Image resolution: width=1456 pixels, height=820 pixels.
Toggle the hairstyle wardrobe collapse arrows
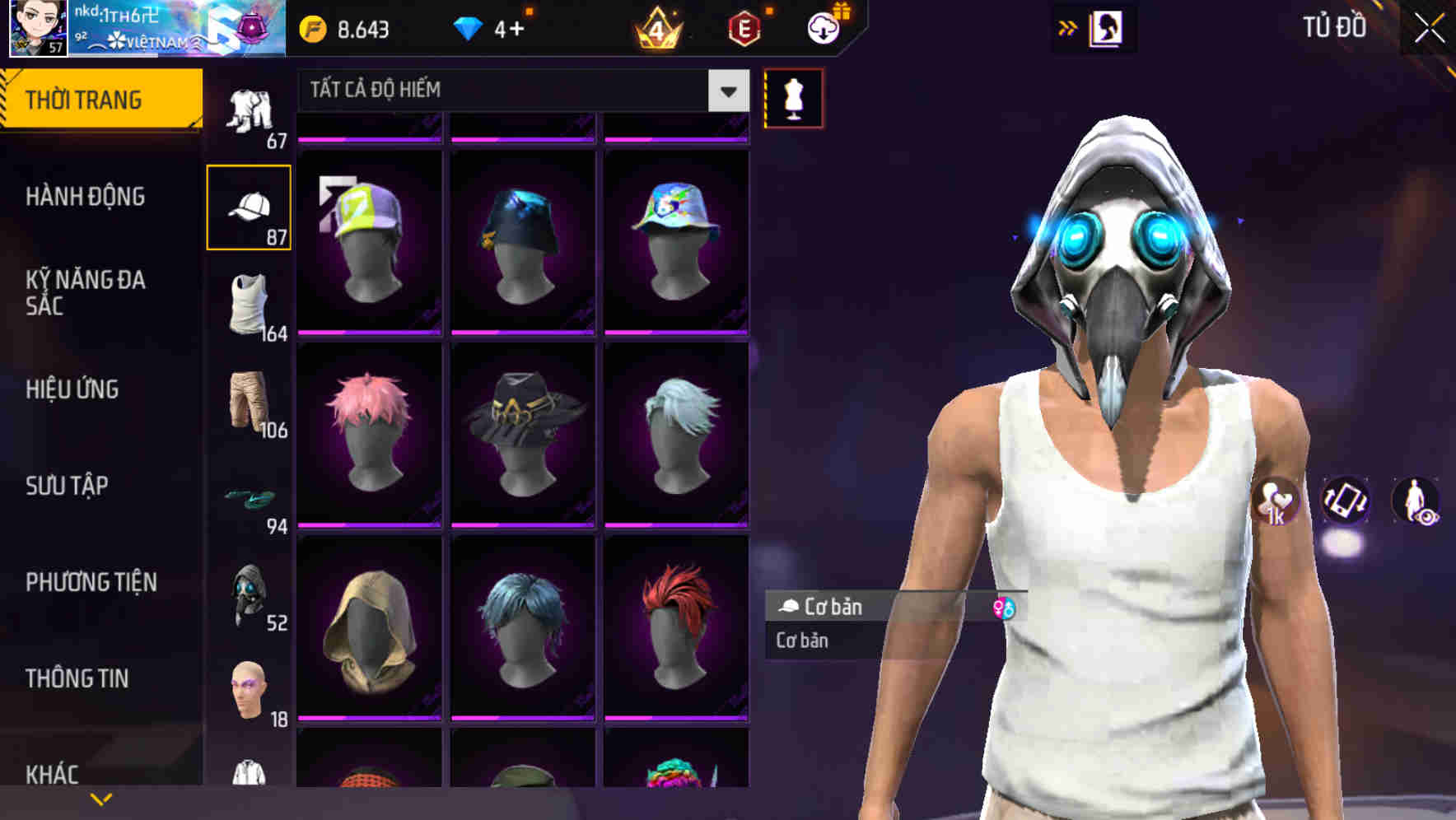[x=1067, y=27]
